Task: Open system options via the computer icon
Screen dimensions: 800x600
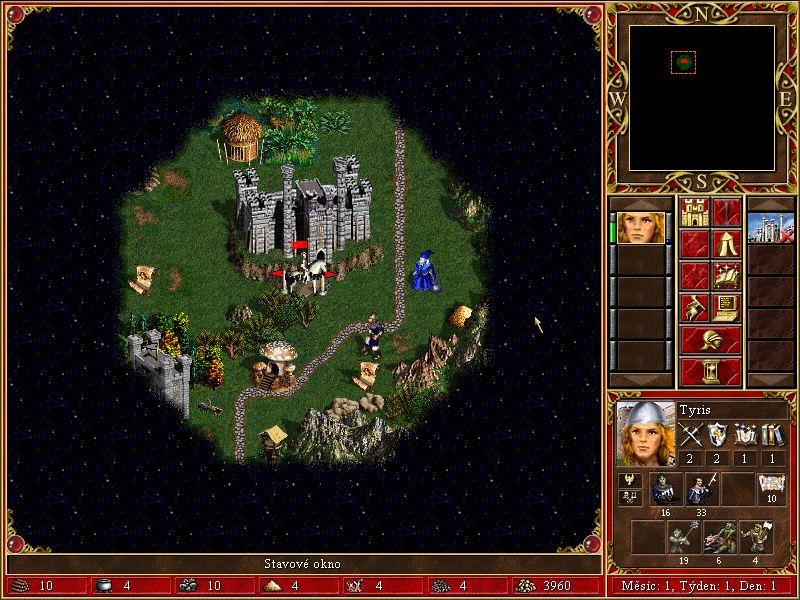Action: pos(727,307)
